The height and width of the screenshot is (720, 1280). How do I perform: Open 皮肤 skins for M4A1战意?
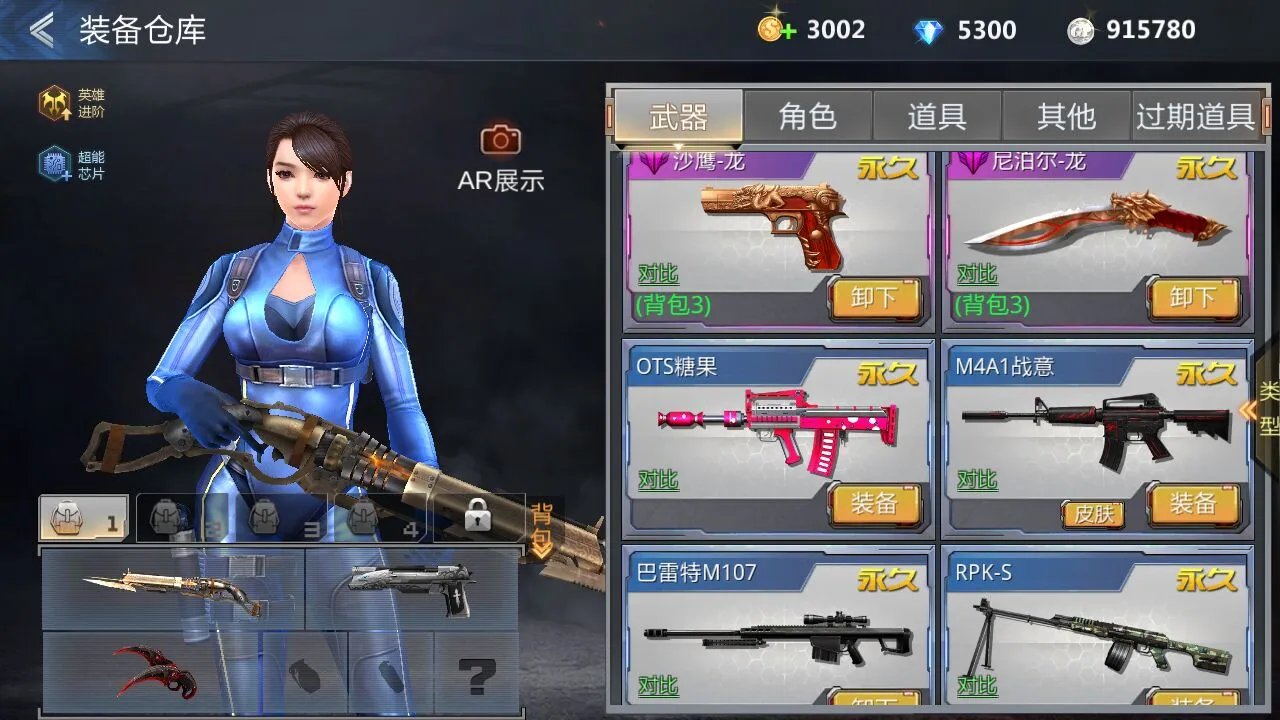[x=1093, y=514]
